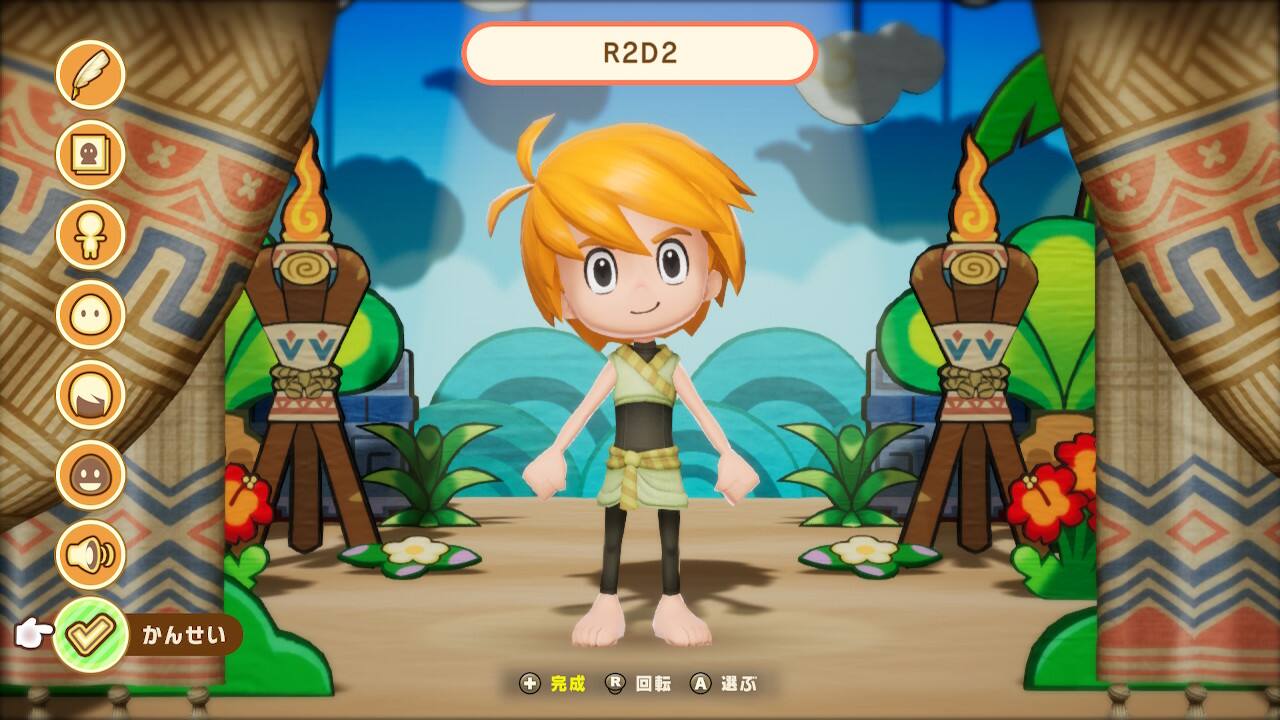Select the skin tone face icon
This screenshot has width=1280, height=720.
(x=90, y=474)
